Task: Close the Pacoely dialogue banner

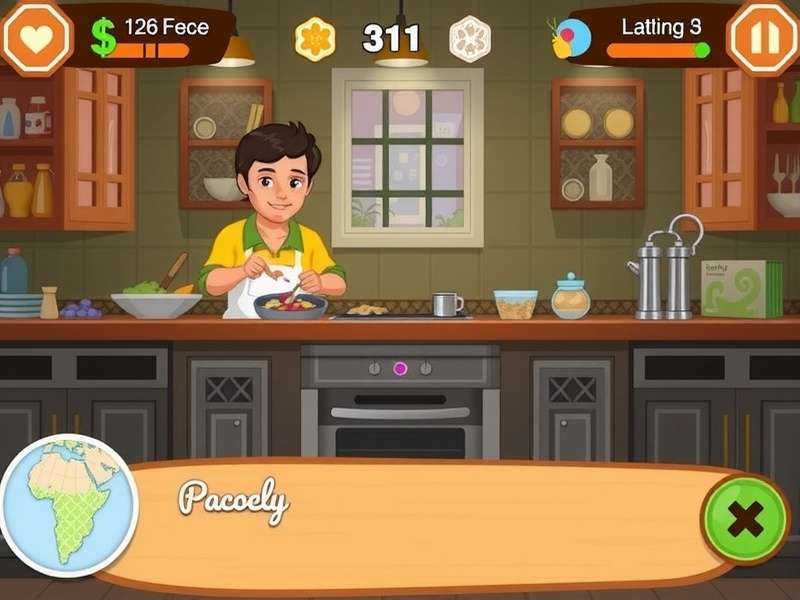Action: [745, 519]
